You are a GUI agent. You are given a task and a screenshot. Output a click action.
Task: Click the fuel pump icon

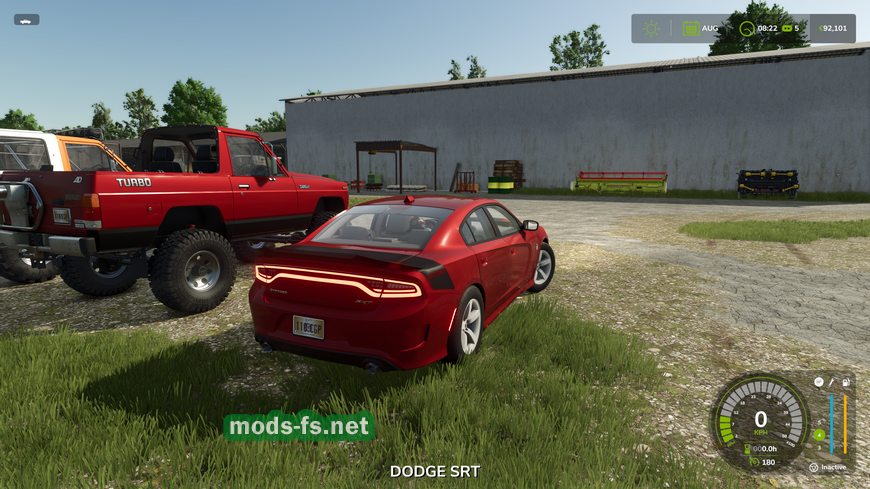(x=846, y=382)
